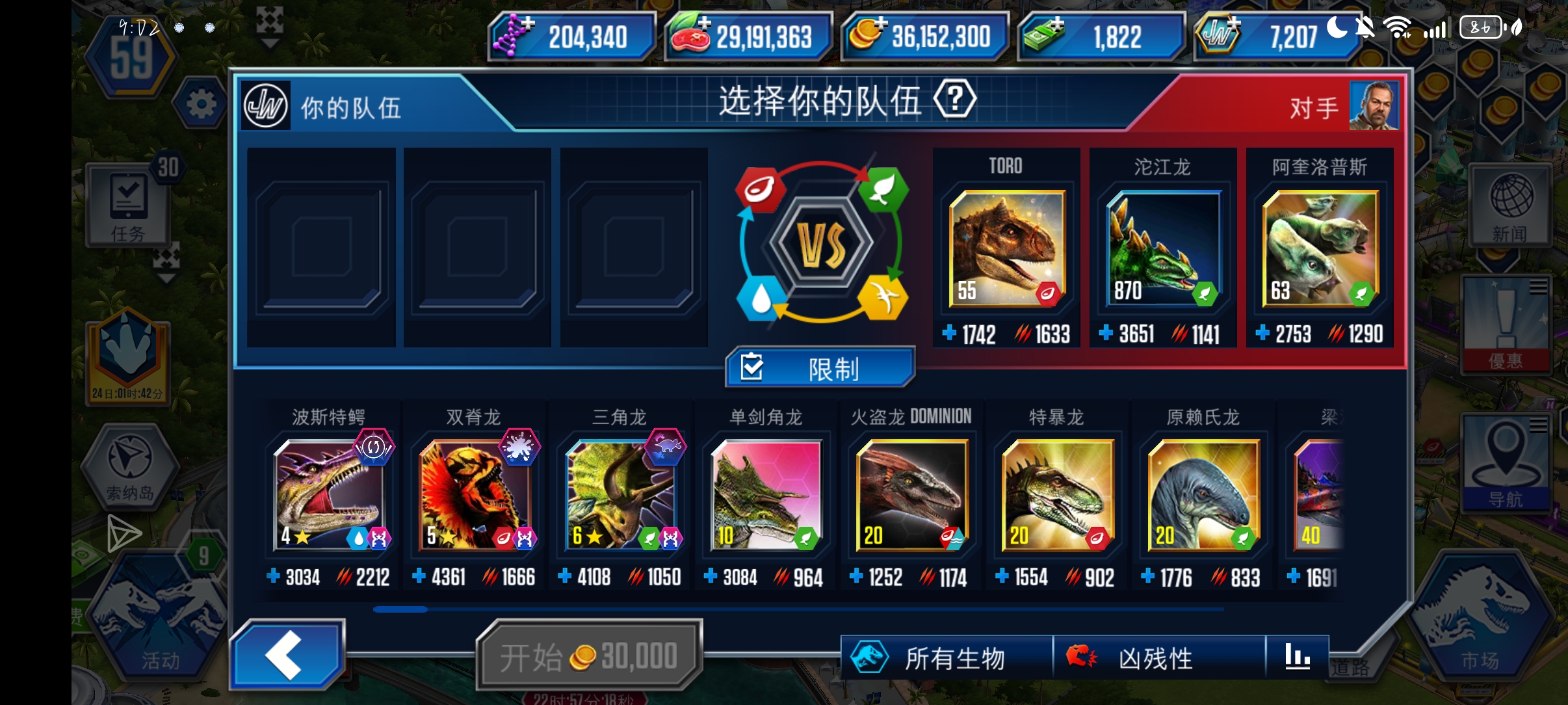Open the help question mark next to 选择你的队伍
The width and height of the screenshot is (1568, 705).
click(955, 100)
